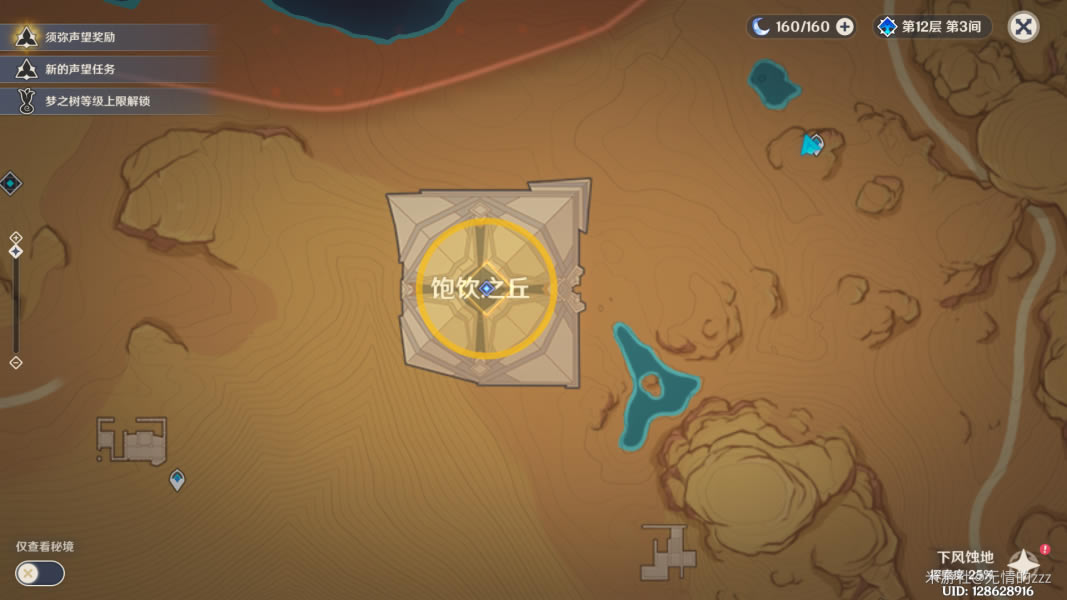Open the region switcher star icon by 下风蚀地

pyautogui.click(x=1025, y=563)
